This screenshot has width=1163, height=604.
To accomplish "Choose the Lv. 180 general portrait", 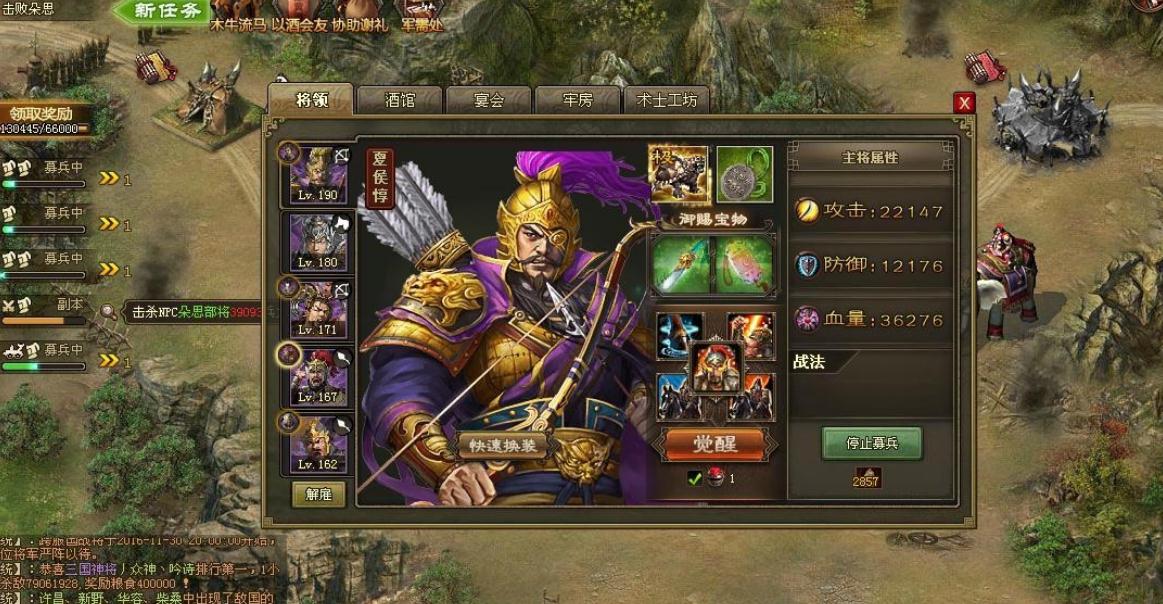I will tap(318, 242).
